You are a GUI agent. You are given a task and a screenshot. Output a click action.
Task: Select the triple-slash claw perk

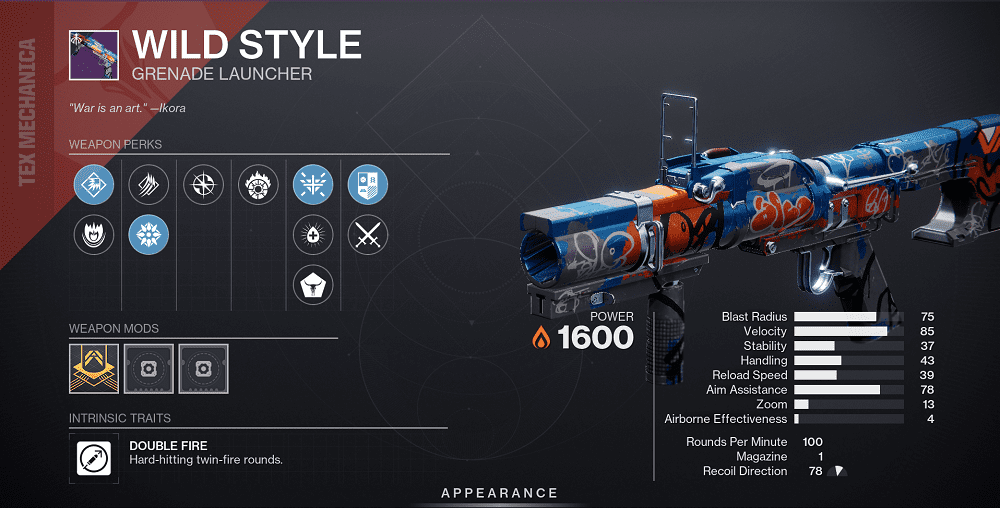coord(149,185)
